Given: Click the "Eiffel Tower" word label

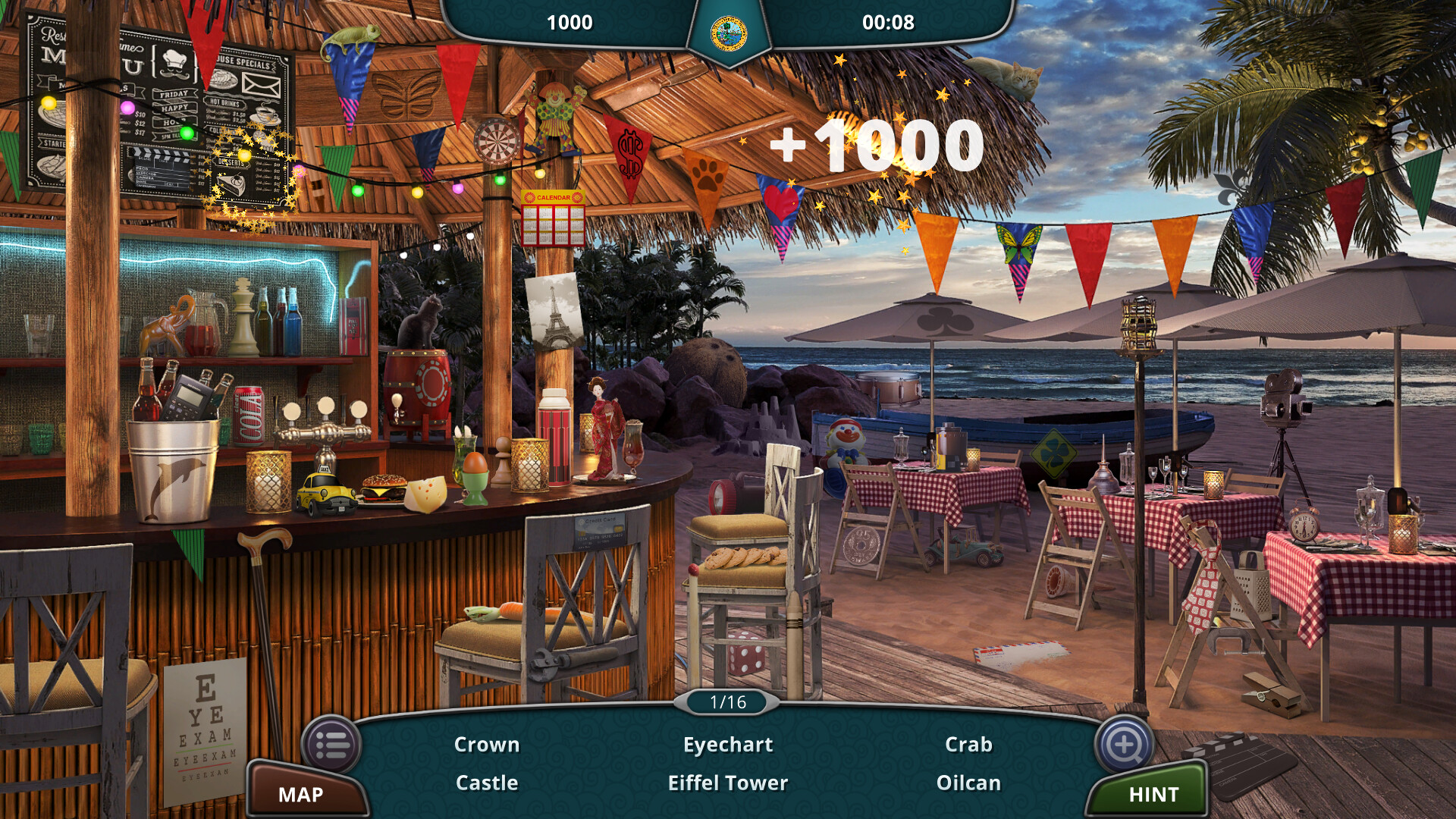Looking at the screenshot, I should pos(726,783).
